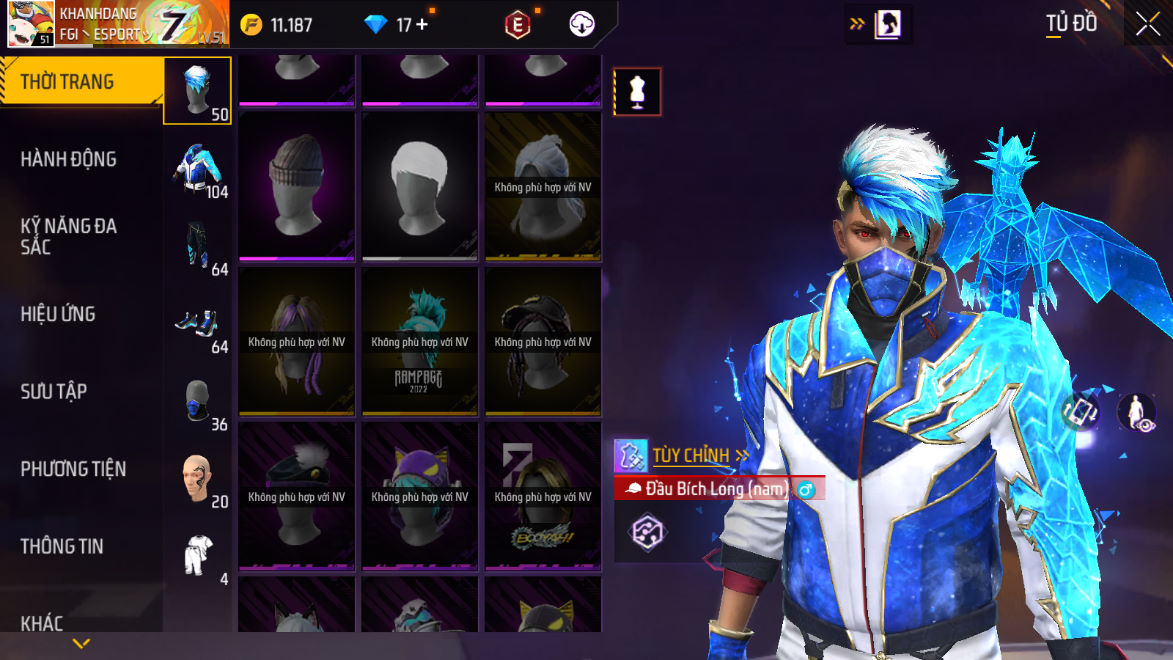Select the head items subcategory with 50
The image size is (1173, 660).
coord(197,90)
